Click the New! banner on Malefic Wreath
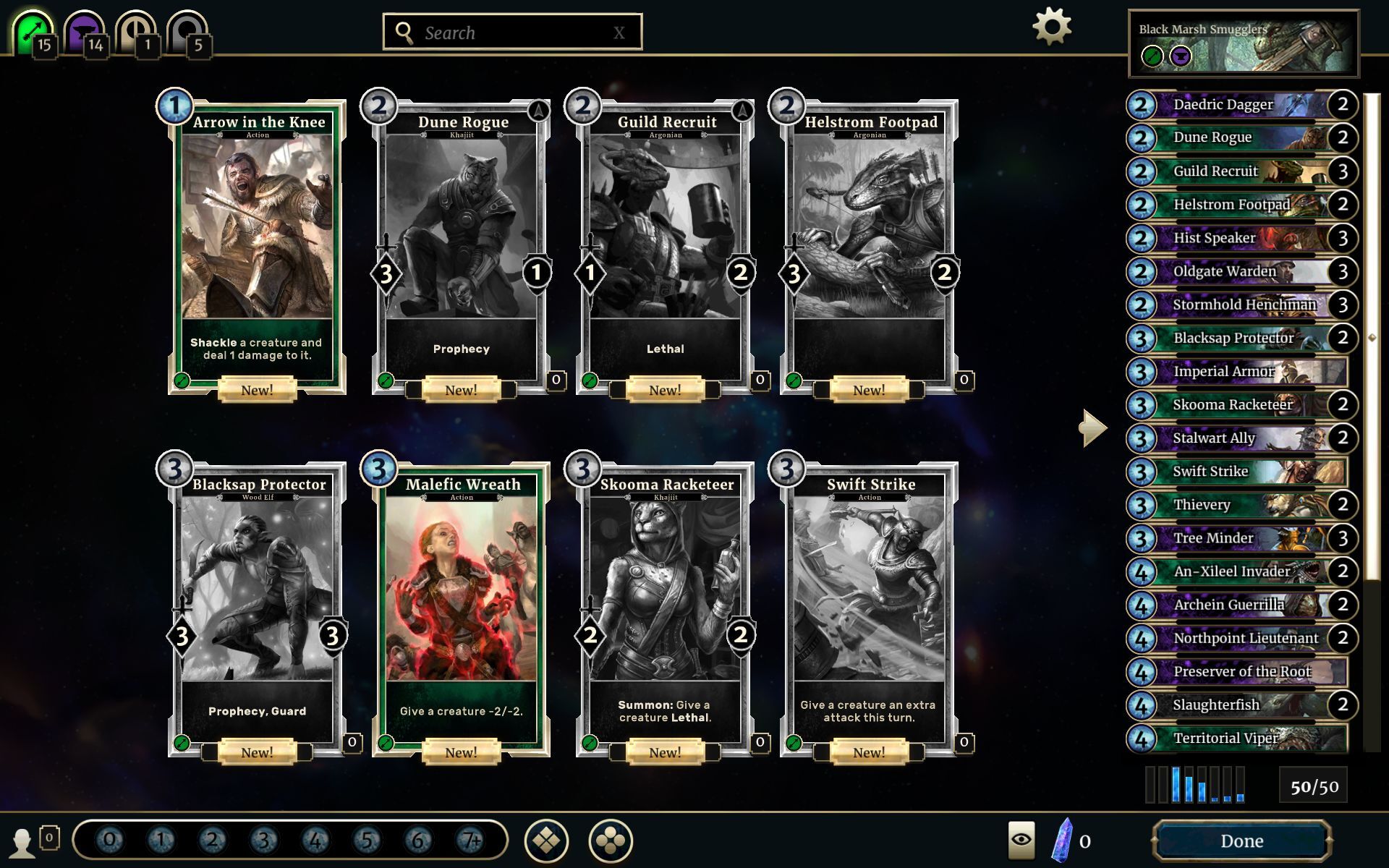Screen dimensions: 1389x868 464,752
